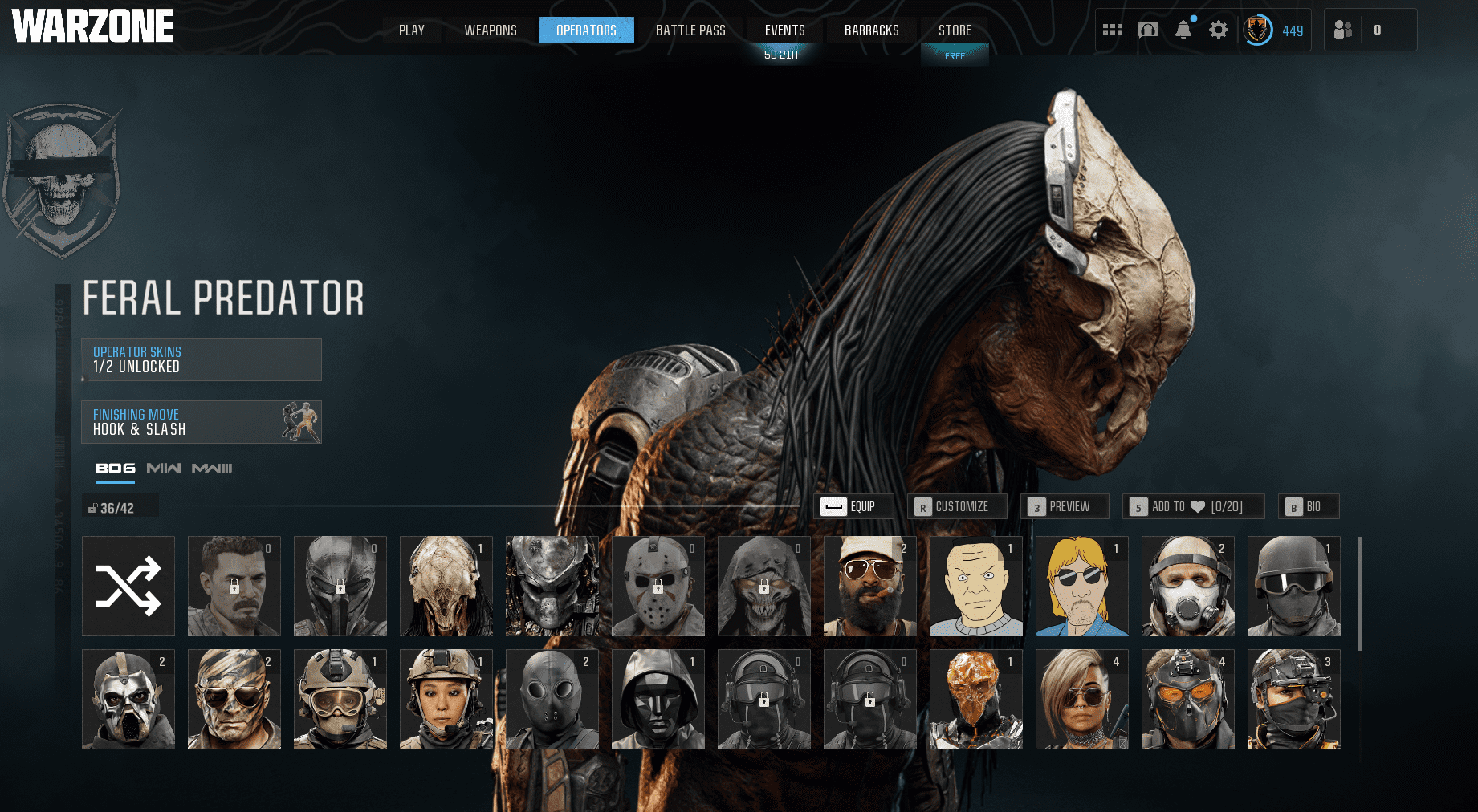1478x812 pixels.
Task: Click the notifications bell icon
Action: [1183, 29]
